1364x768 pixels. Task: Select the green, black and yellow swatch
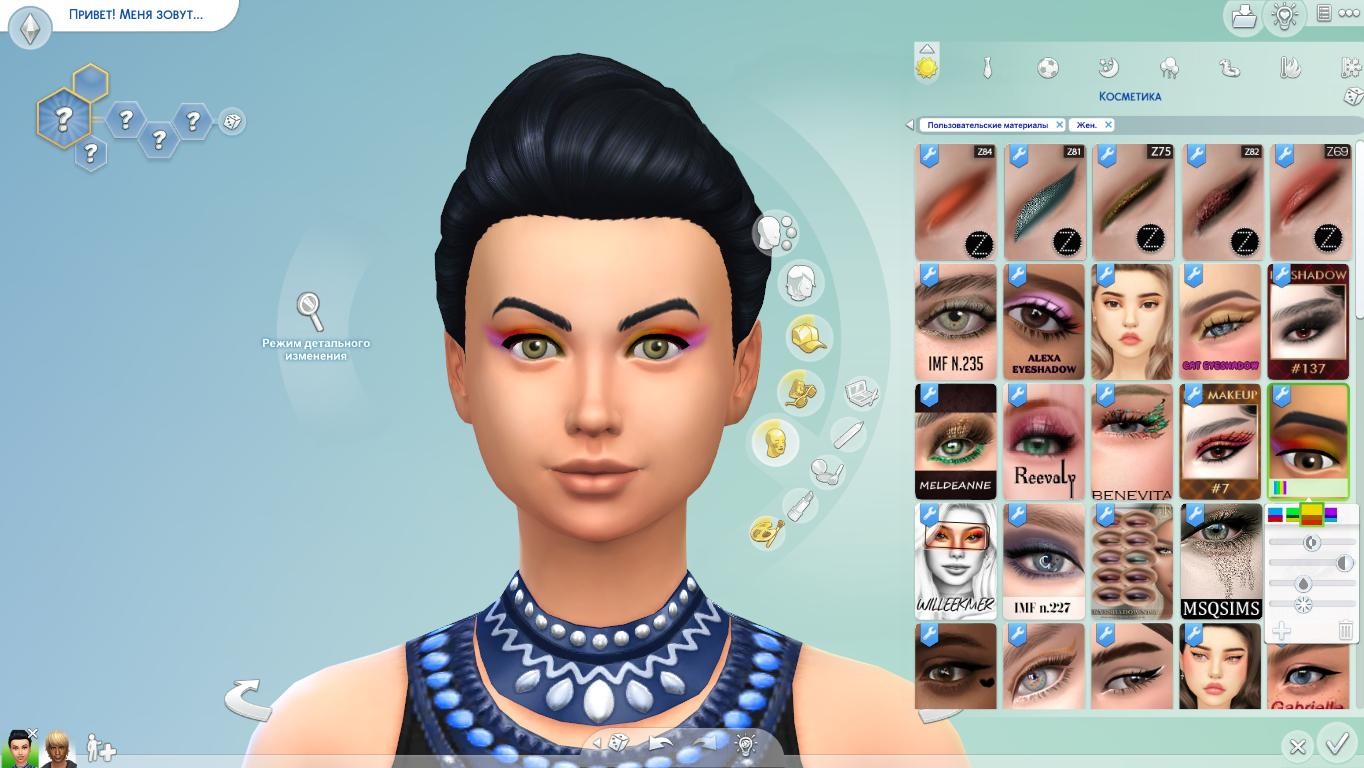pyautogui.click(x=1293, y=515)
